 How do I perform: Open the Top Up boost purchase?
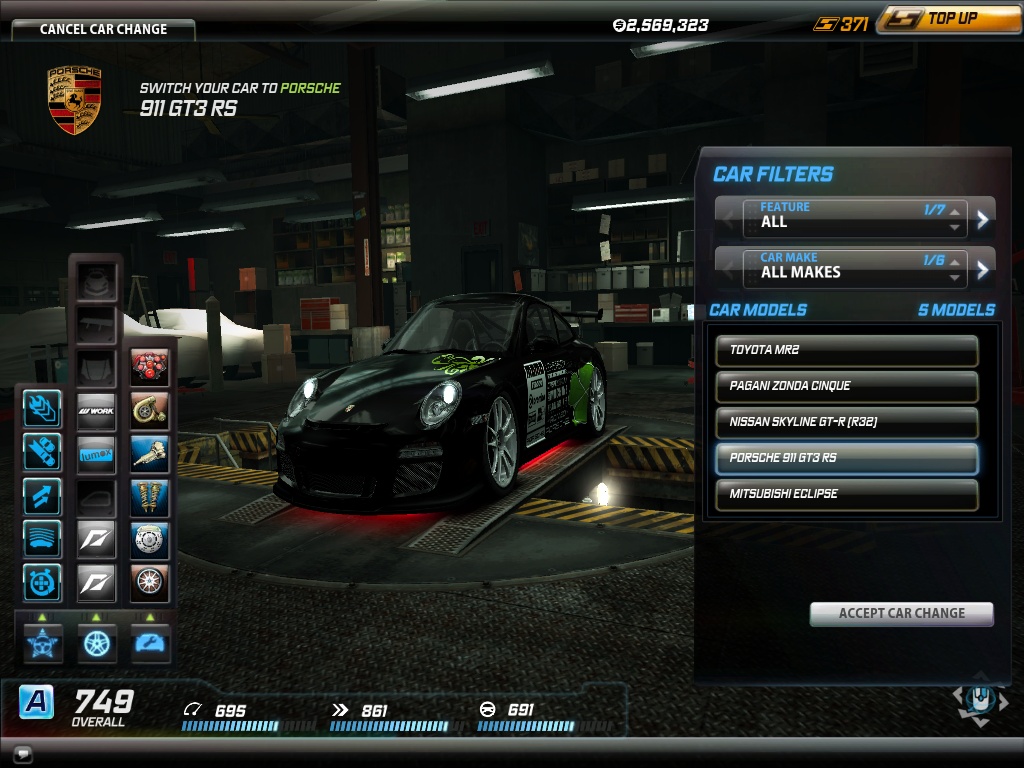(x=948, y=20)
